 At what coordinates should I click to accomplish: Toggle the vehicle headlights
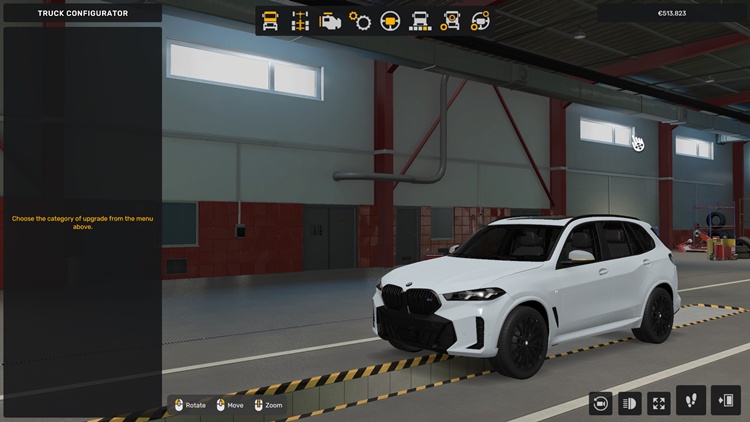pyautogui.click(x=630, y=402)
